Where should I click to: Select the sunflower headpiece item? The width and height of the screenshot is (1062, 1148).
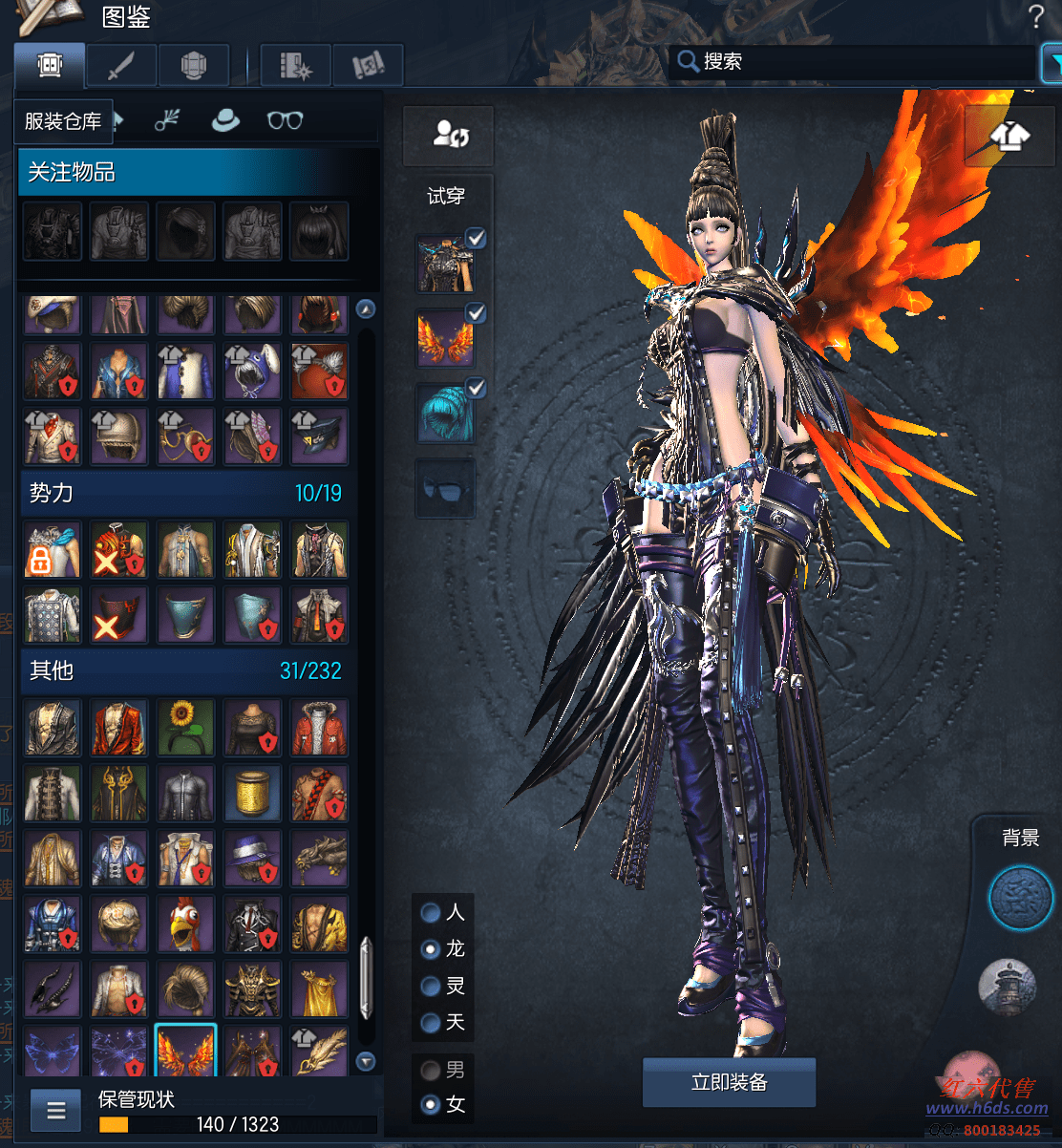(x=185, y=726)
